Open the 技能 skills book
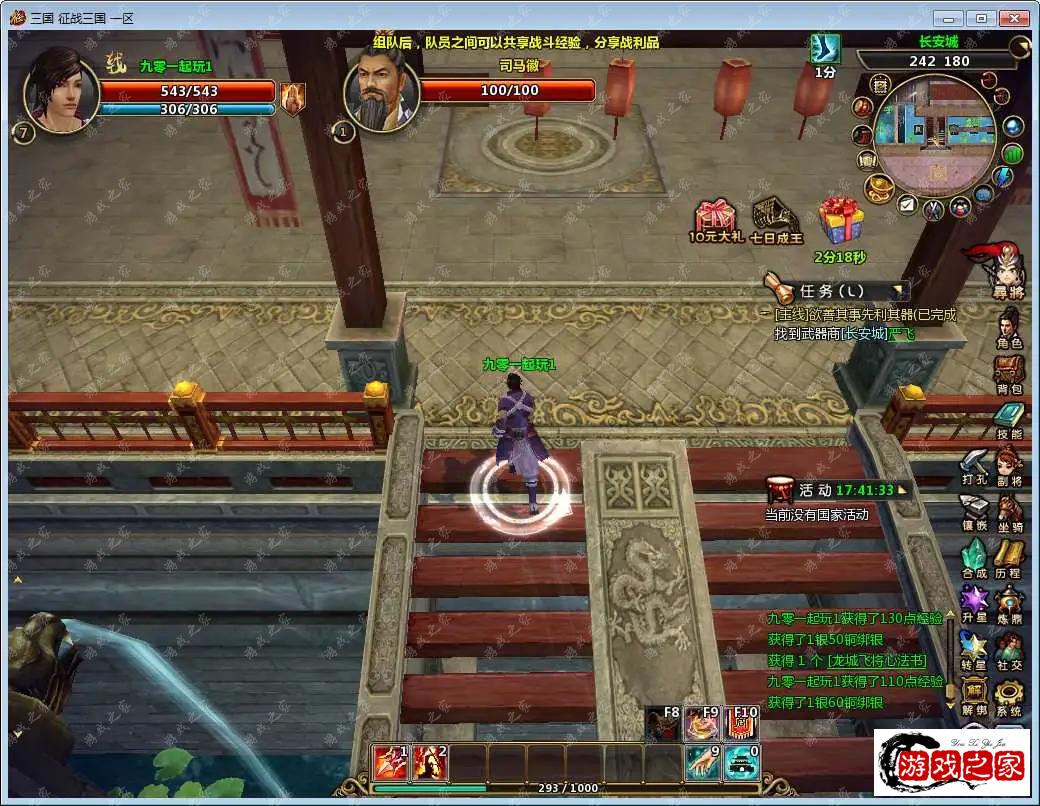Image resolution: width=1040 pixels, height=806 pixels. [1008, 418]
